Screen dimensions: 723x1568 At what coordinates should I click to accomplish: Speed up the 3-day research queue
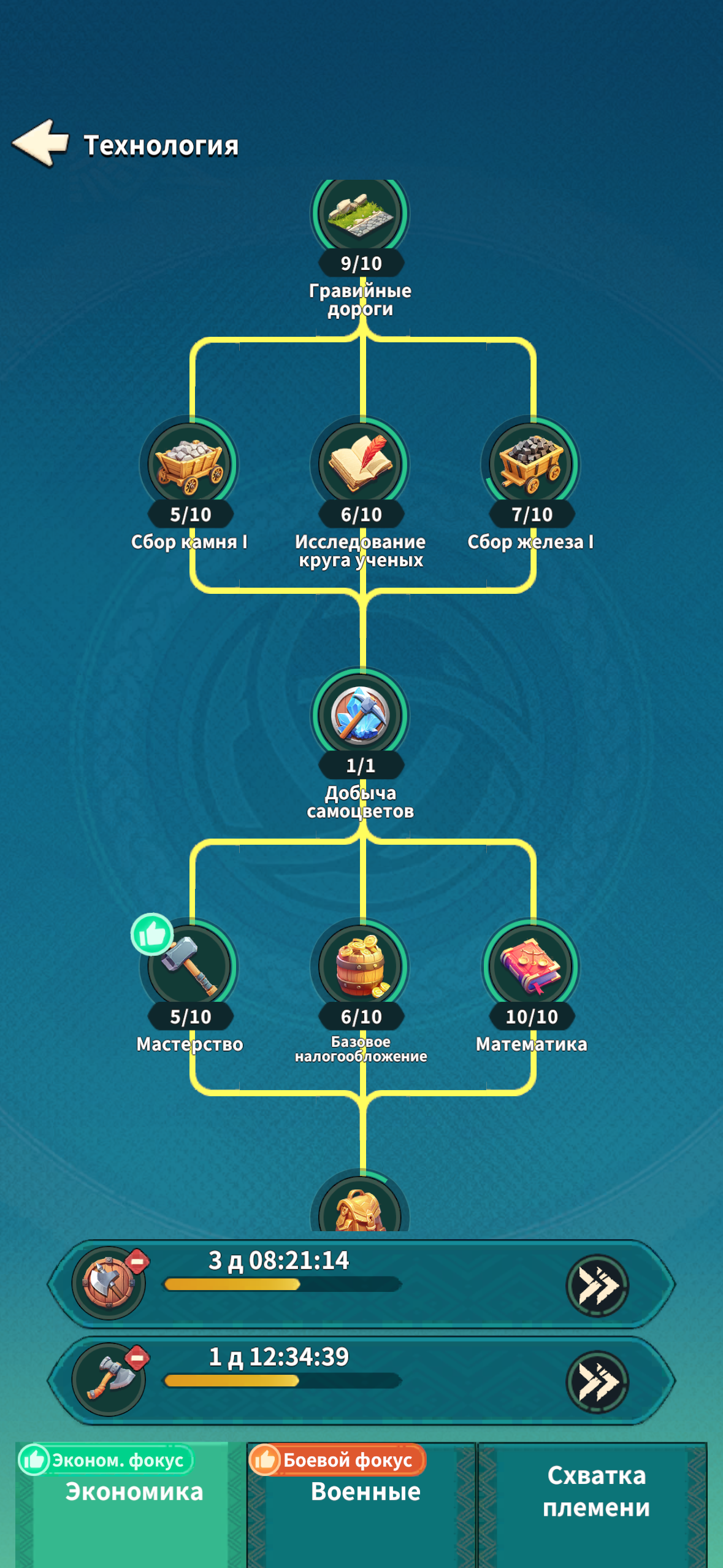[597, 1285]
